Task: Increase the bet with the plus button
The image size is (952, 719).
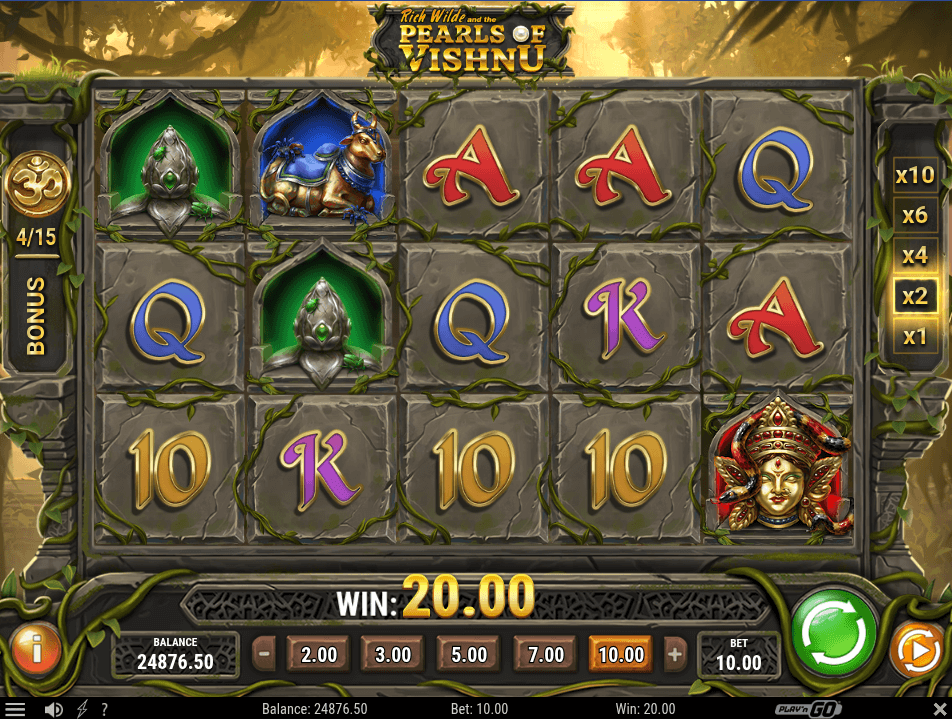Action: 675,655
